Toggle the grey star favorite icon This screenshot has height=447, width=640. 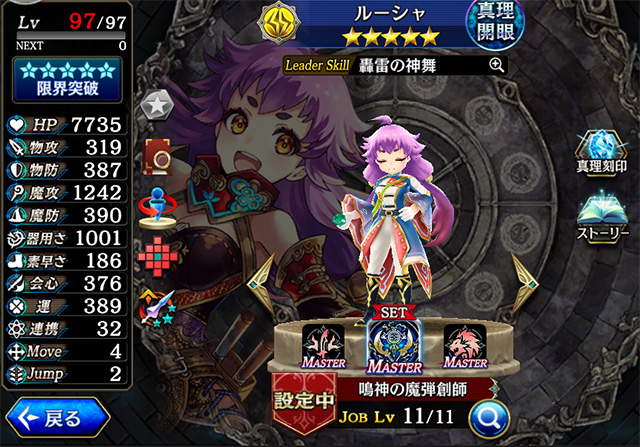tap(155, 102)
